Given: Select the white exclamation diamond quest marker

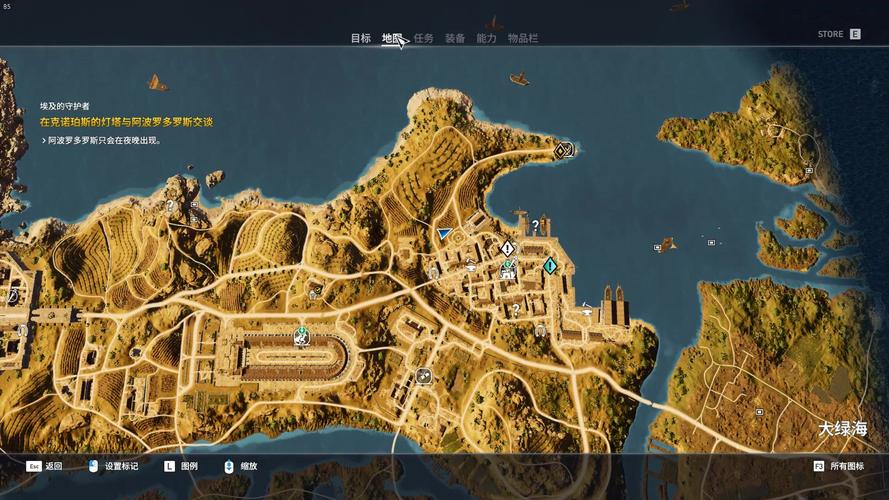Looking at the screenshot, I should 507,248.
